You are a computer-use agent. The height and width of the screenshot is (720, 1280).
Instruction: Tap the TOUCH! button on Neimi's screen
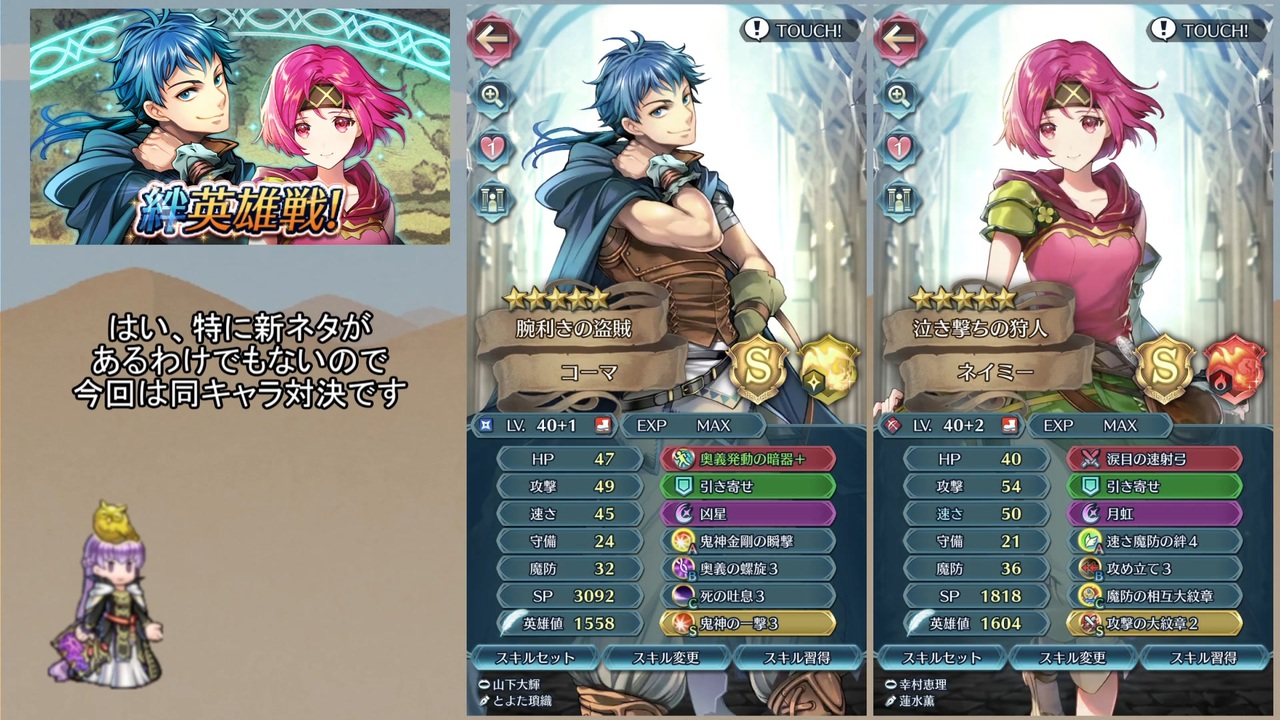pos(1205,30)
